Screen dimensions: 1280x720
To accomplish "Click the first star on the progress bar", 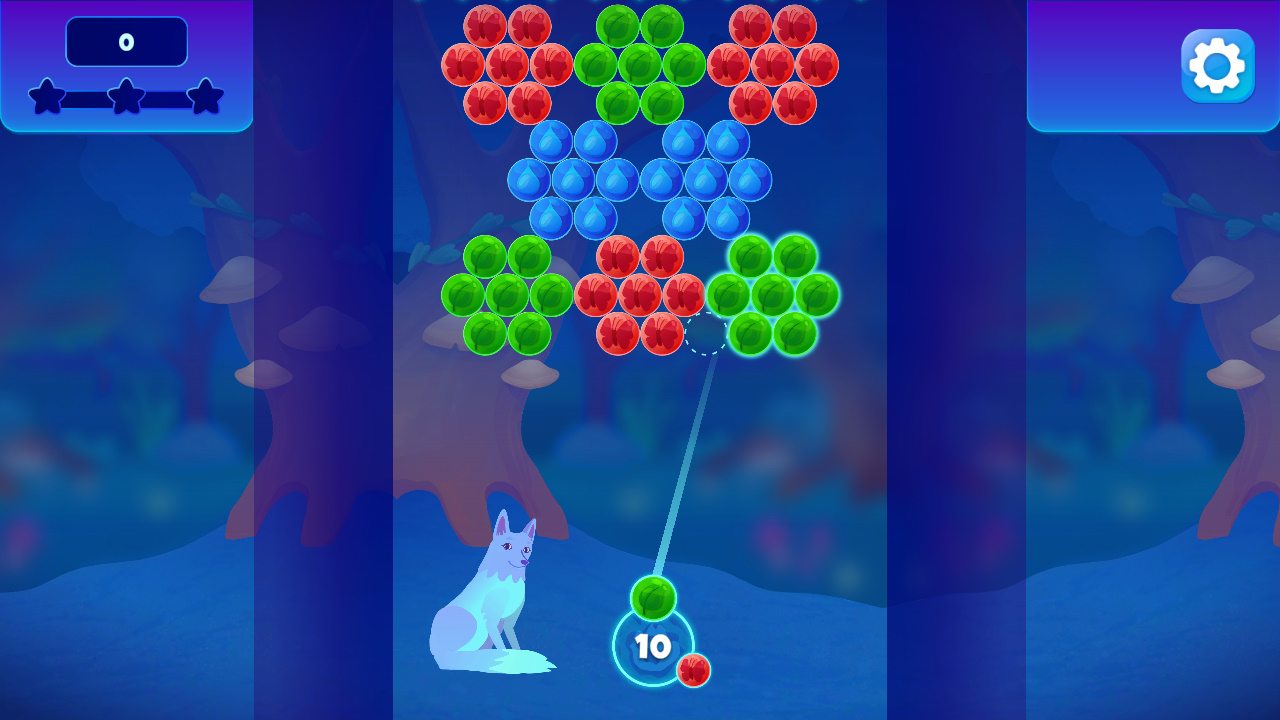I will 45,98.
